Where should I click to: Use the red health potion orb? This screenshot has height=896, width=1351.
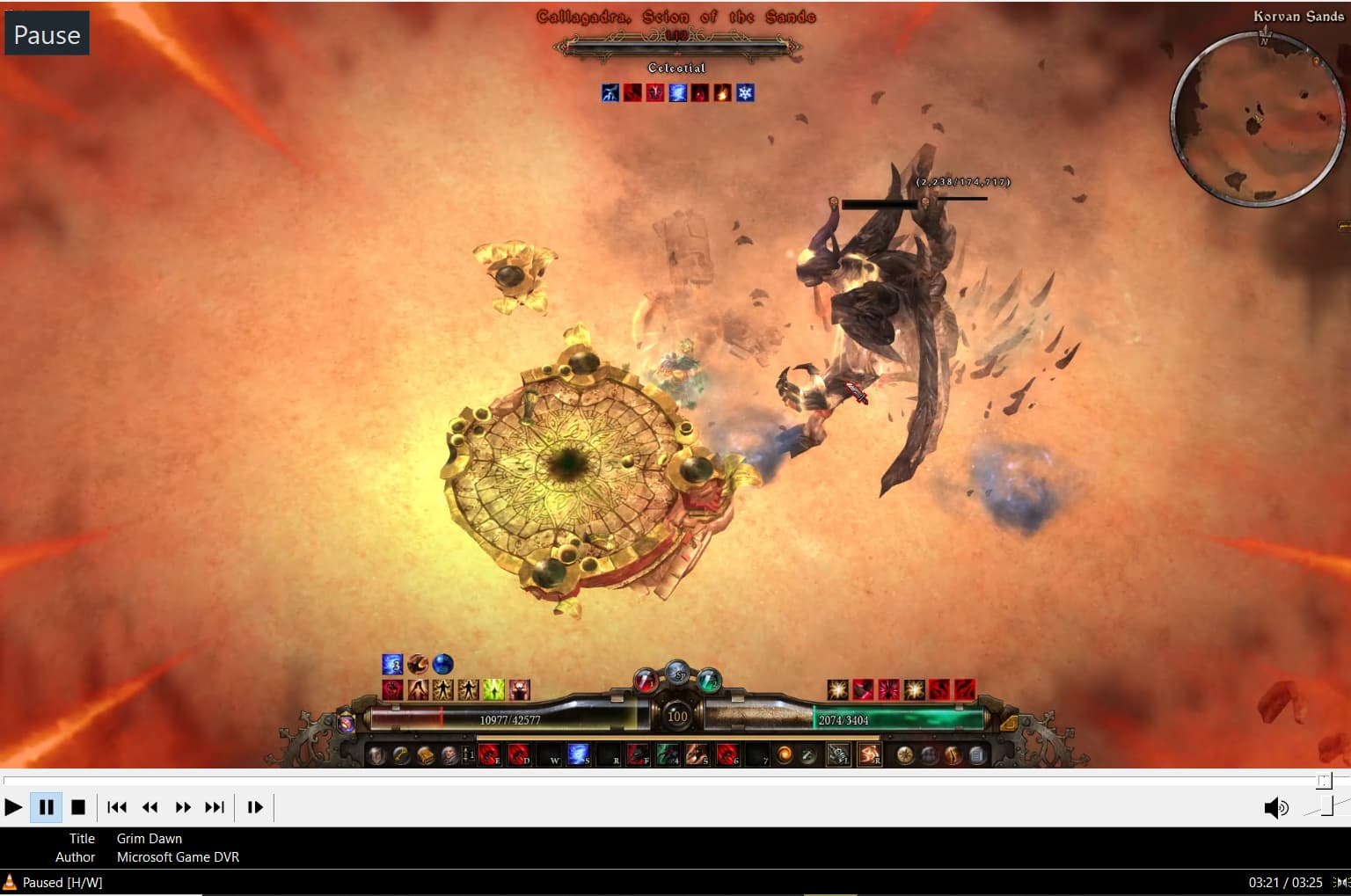pos(646,680)
